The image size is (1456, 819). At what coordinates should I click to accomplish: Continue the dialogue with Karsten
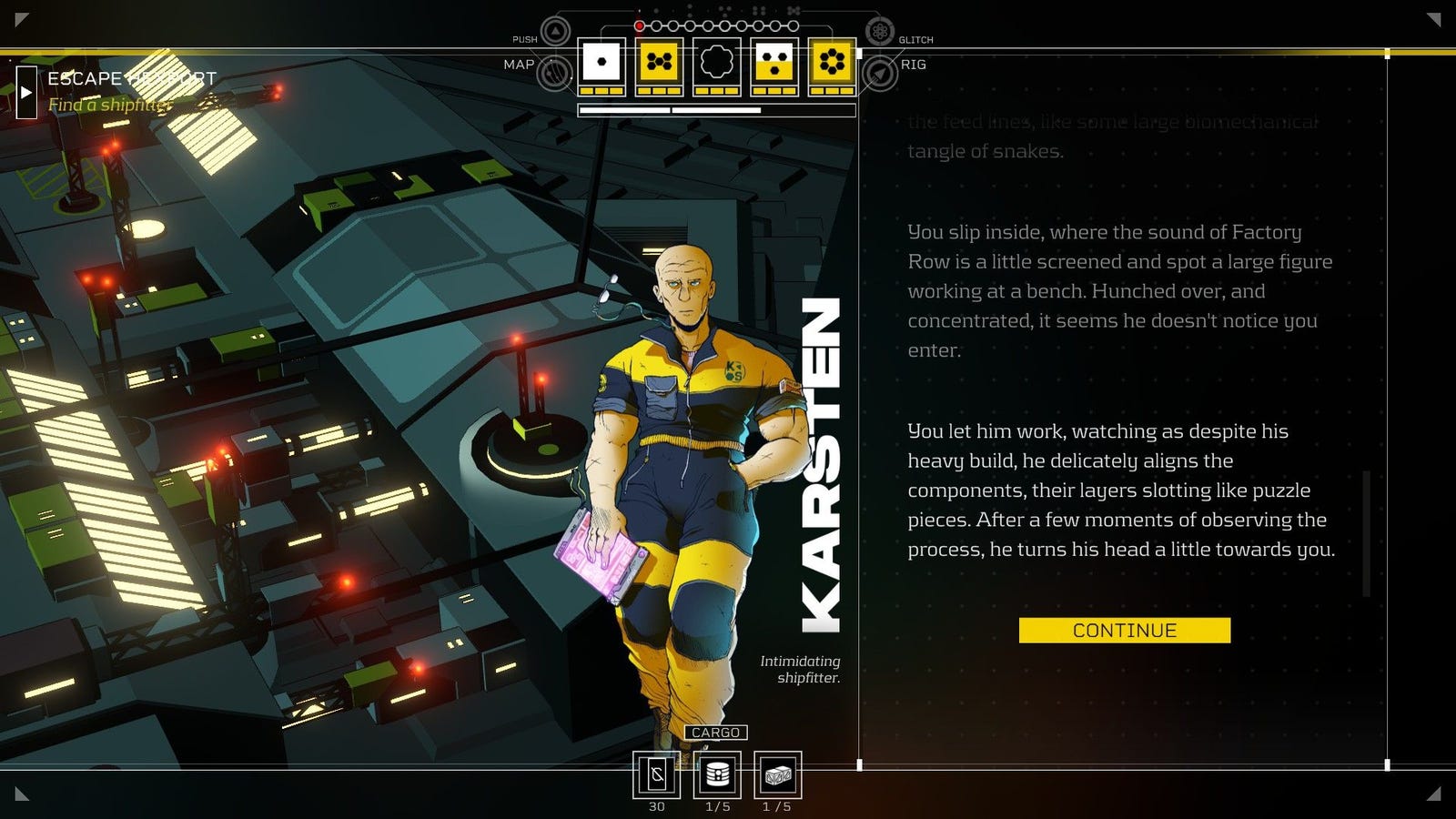click(1124, 631)
